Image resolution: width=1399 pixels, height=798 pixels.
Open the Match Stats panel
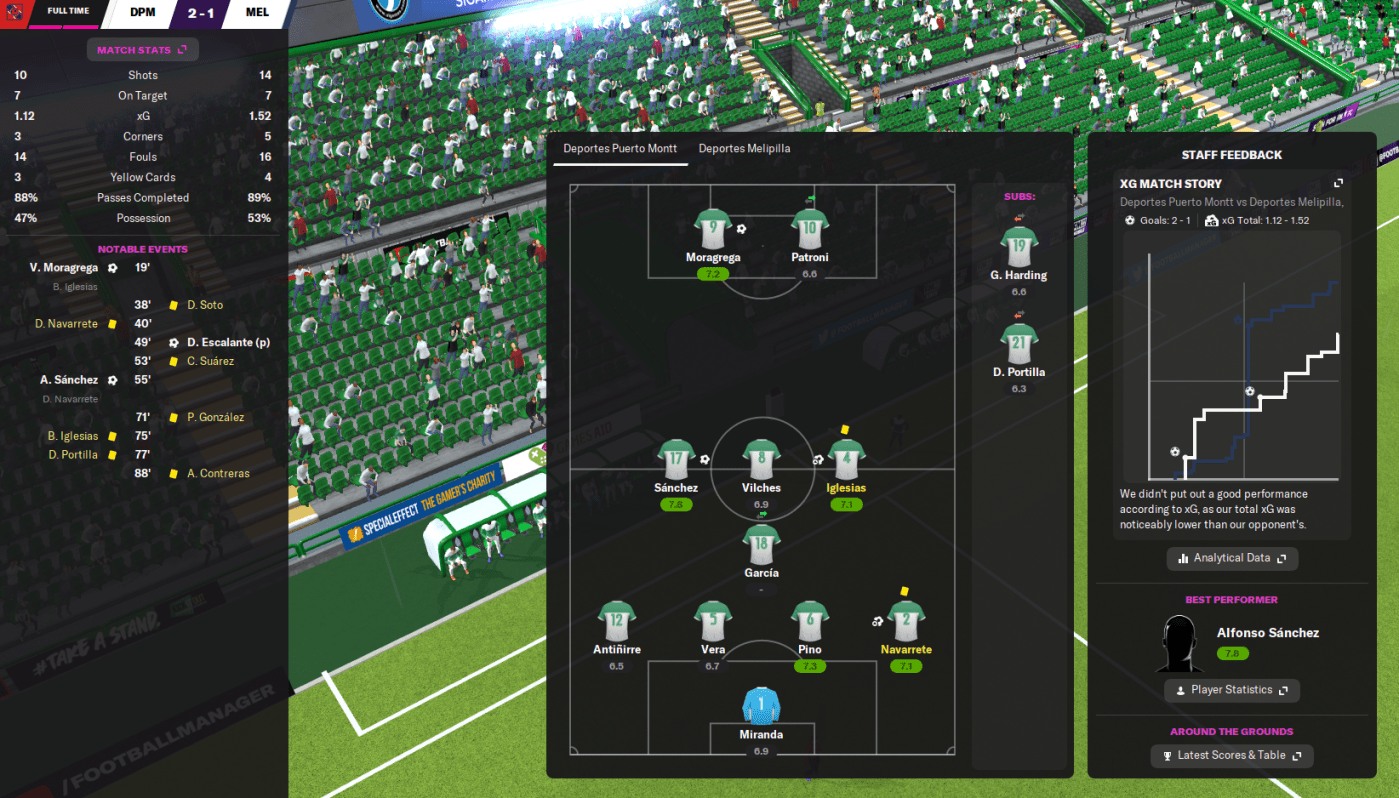[x=142, y=49]
